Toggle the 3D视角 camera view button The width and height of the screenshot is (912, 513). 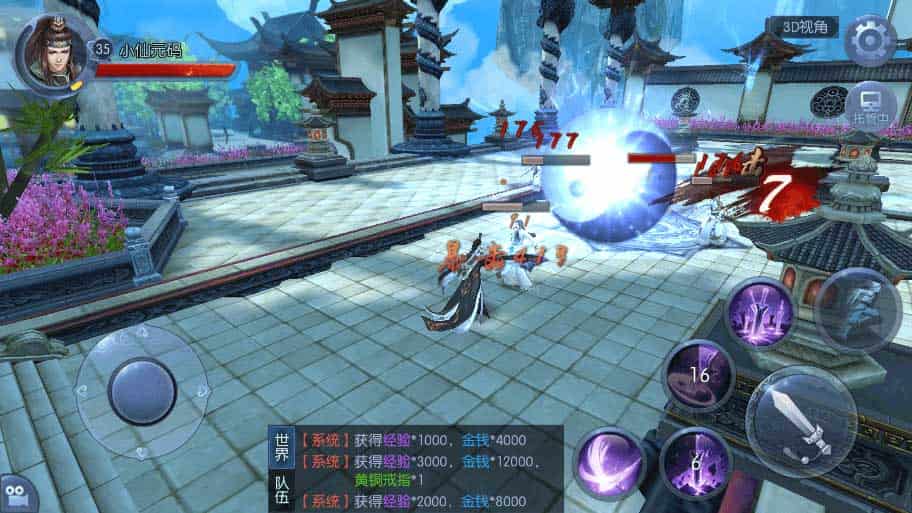point(803,28)
